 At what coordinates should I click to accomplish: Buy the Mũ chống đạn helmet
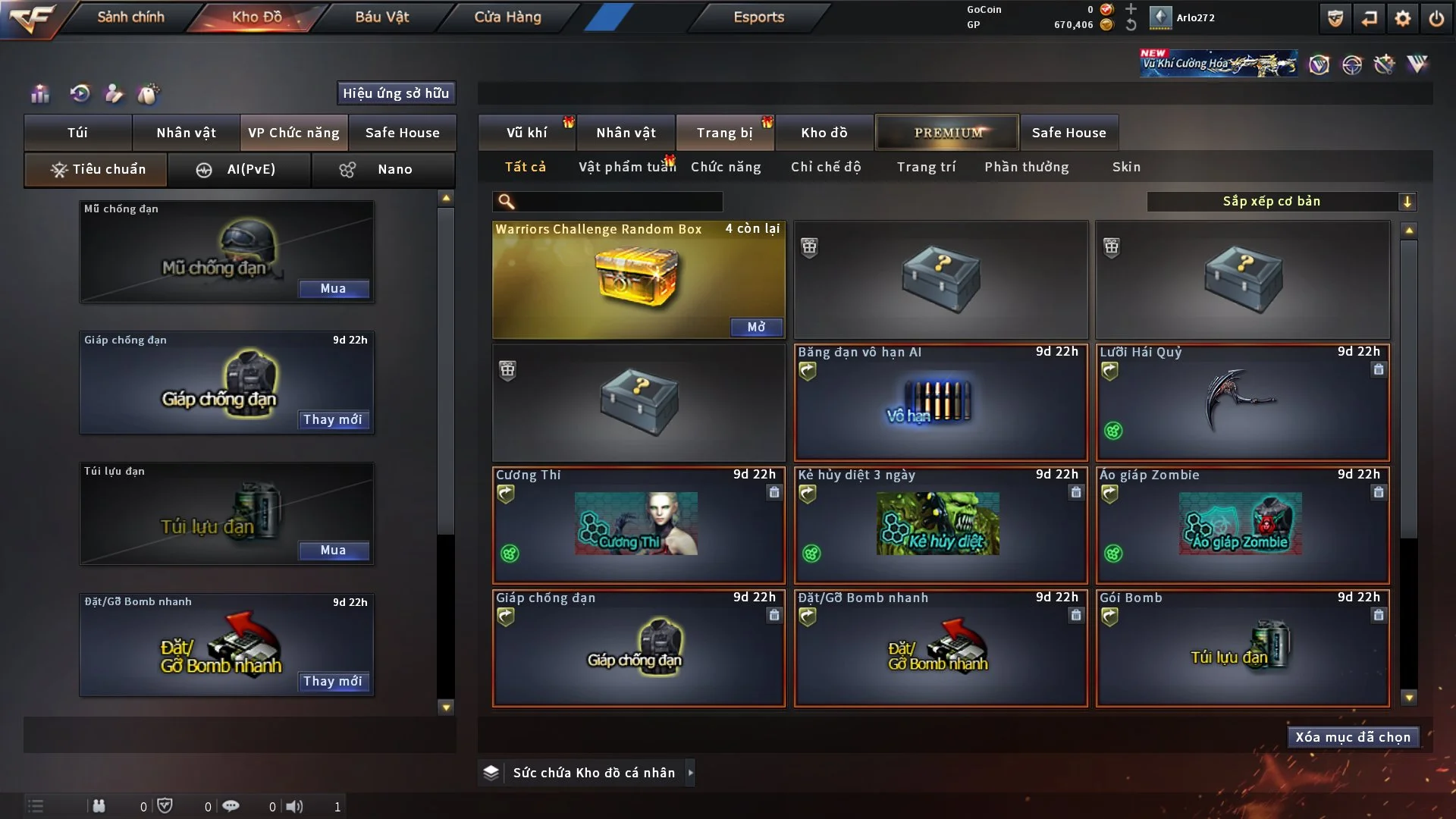333,288
